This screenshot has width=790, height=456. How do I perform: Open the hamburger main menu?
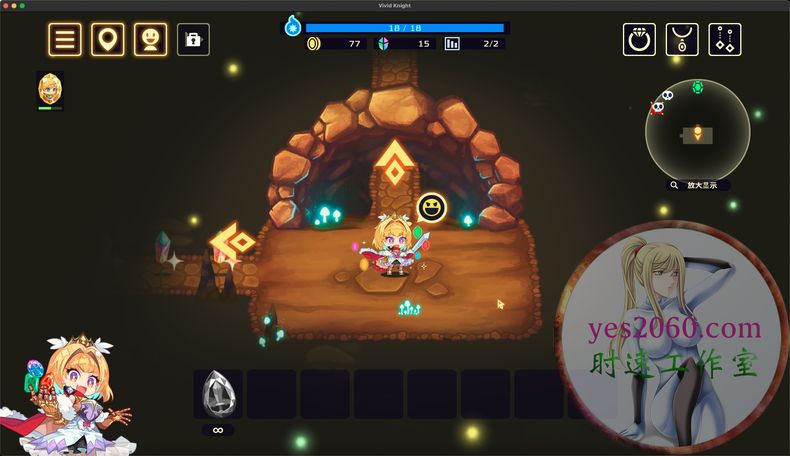(x=66, y=40)
